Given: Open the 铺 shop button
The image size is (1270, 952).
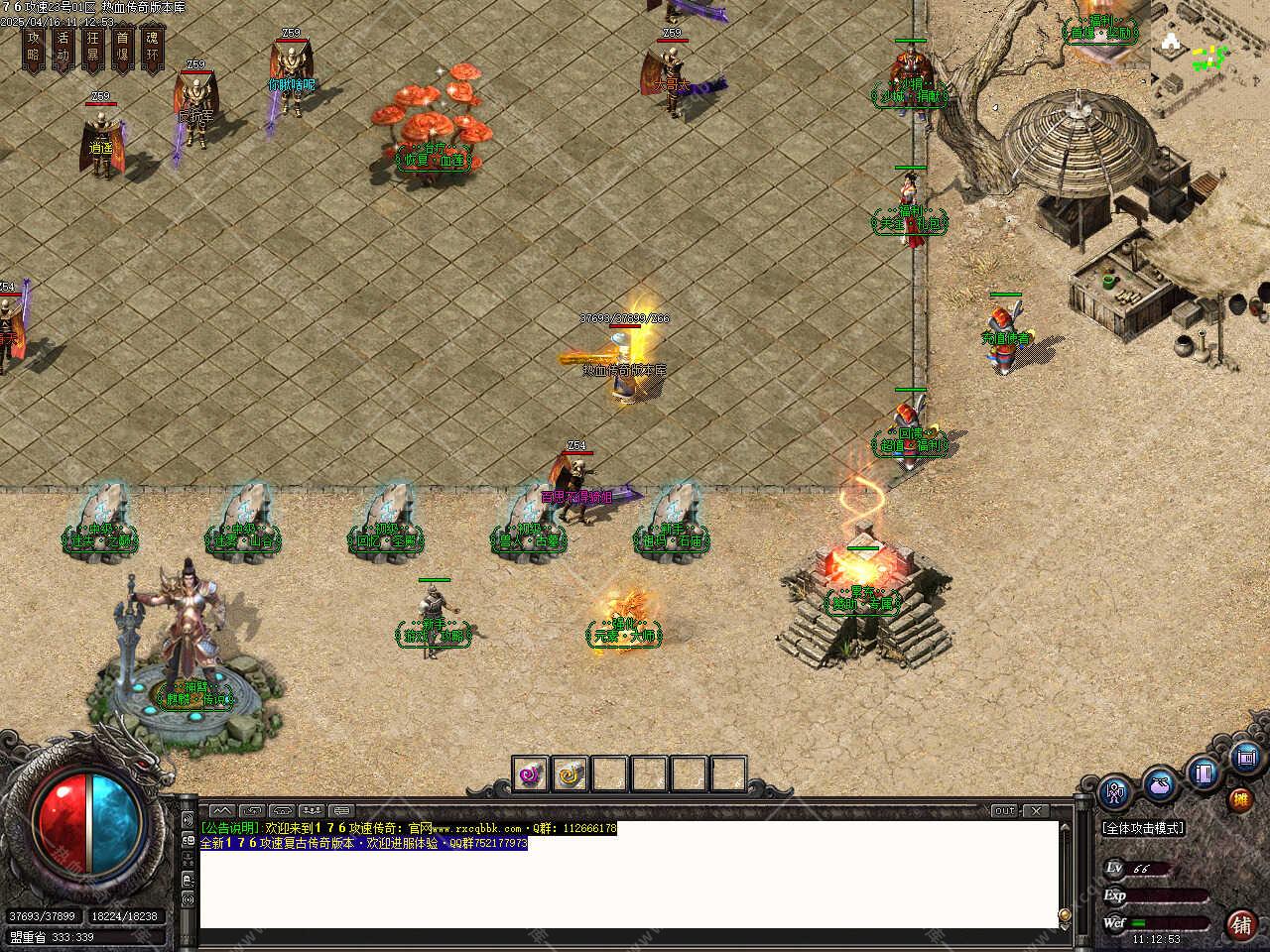Looking at the screenshot, I should pyautogui.click(x=1240, y=924).
